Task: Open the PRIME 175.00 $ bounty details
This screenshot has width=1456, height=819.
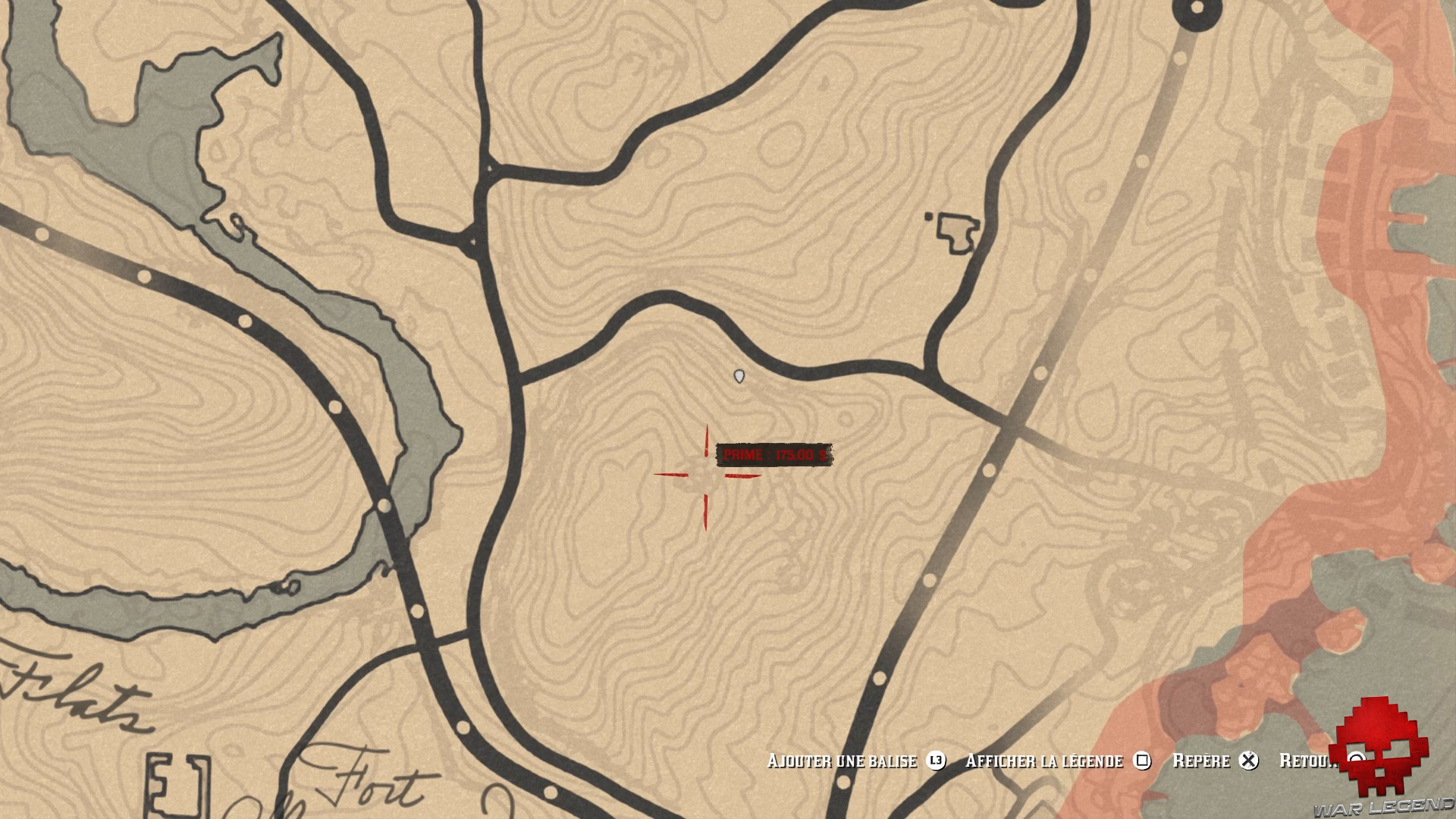Action: pos(773,455)
